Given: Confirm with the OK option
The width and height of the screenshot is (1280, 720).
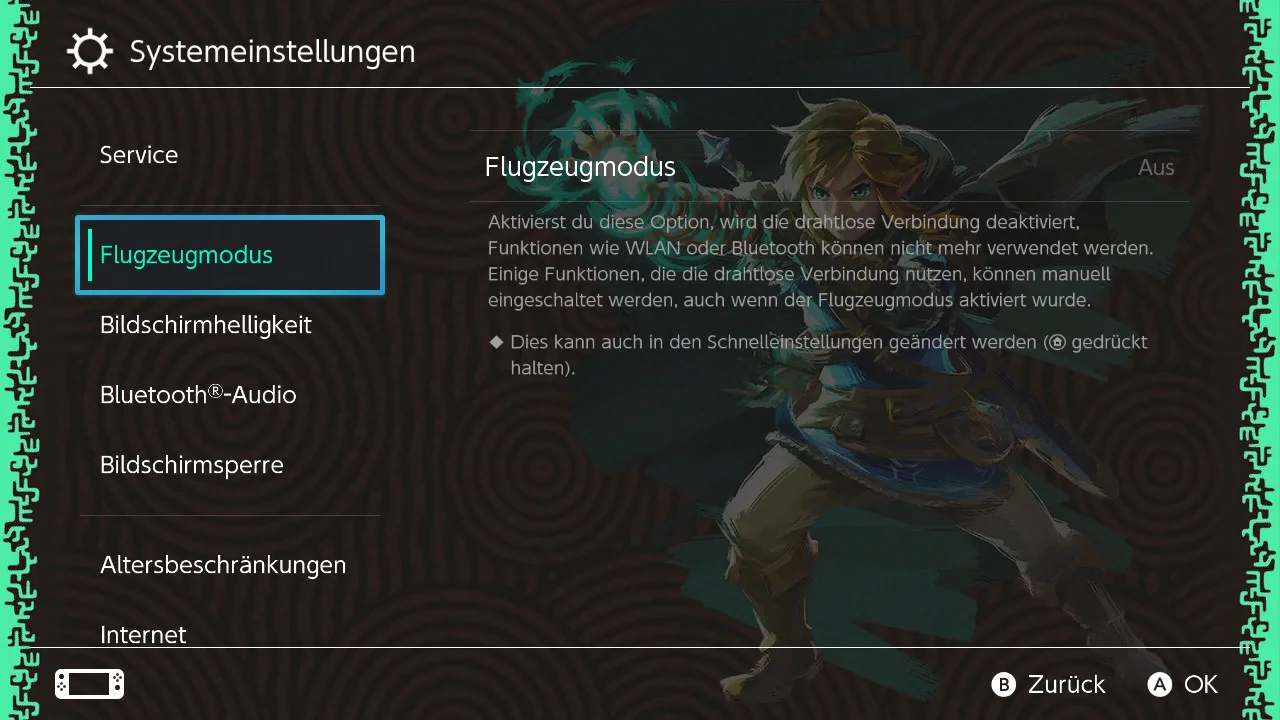Looking at the screenshot, I should point(1183,685).
